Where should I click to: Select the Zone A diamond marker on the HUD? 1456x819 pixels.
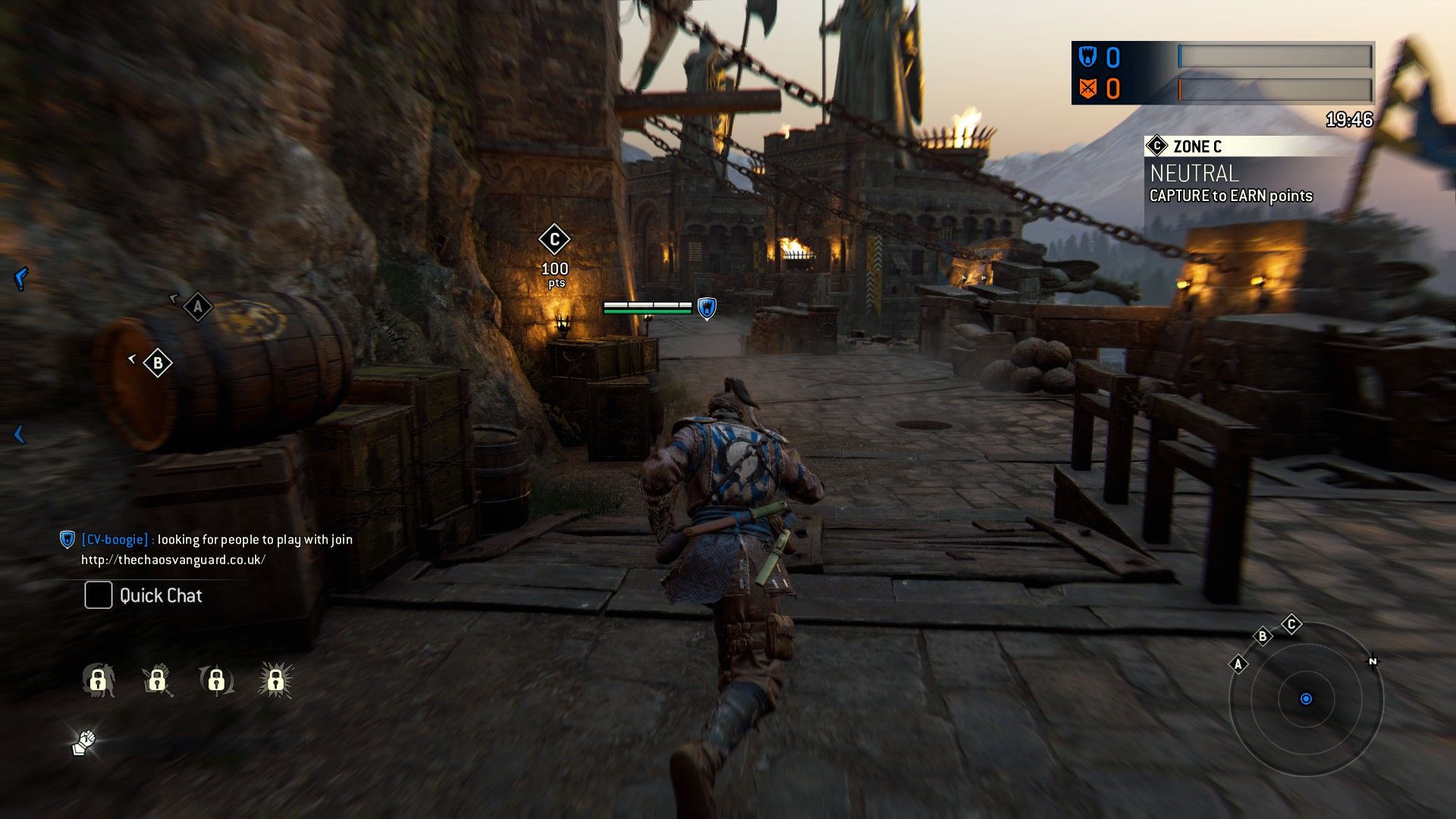(x=198, y=306)
